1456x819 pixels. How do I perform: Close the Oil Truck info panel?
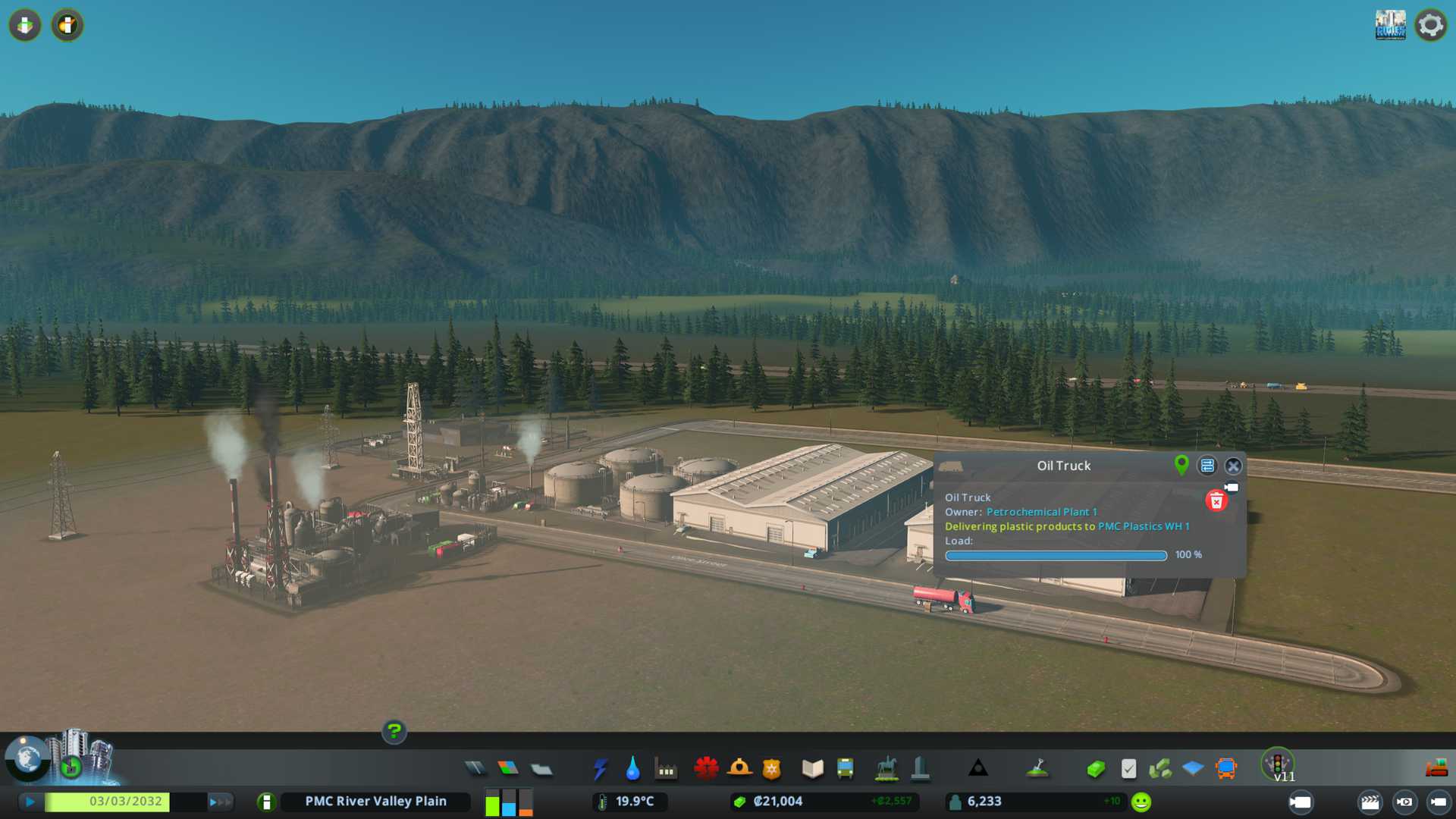pos(1233,466)
